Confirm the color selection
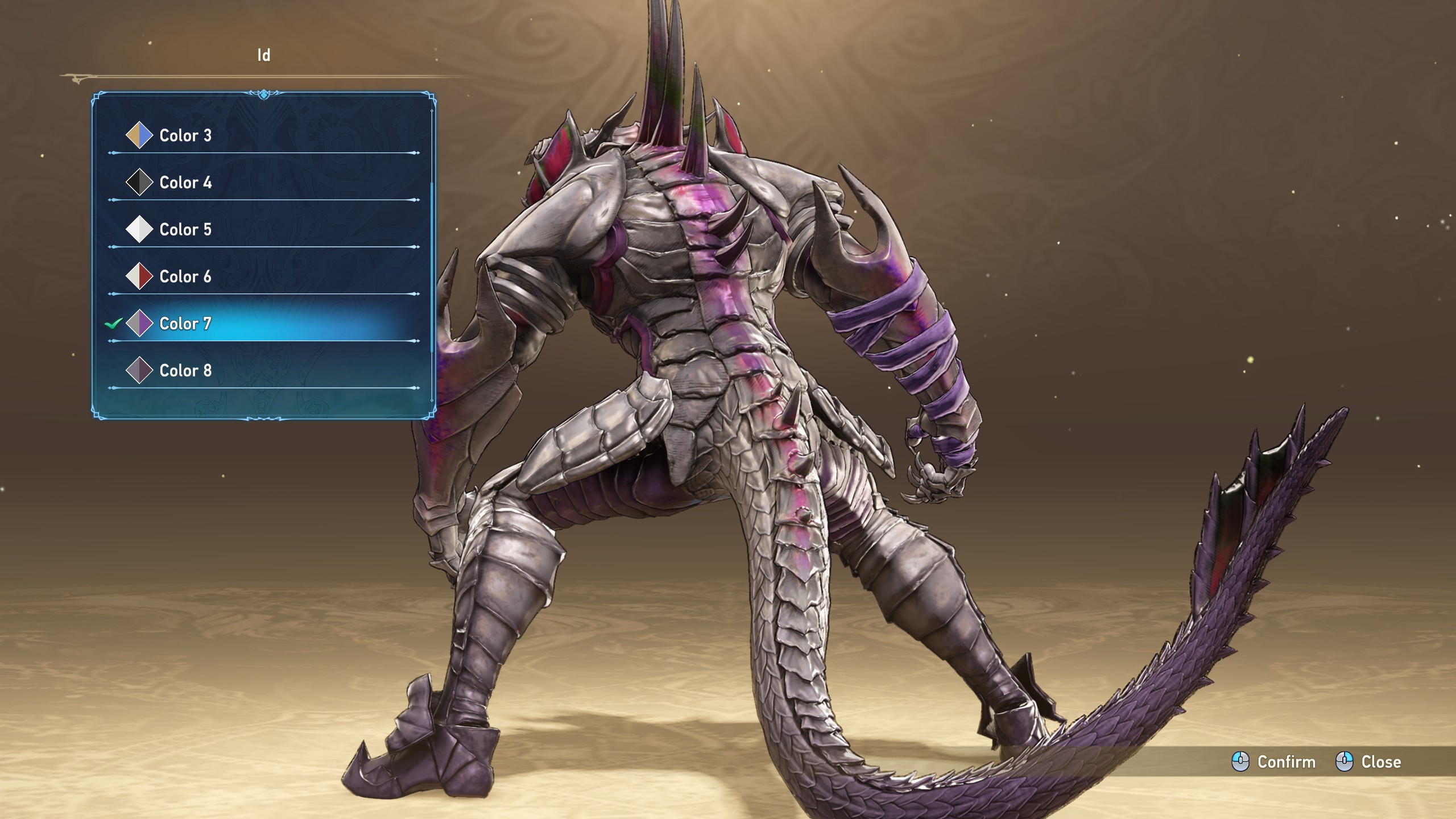This screenshot has height=819, width=1456. pos(1274,762)
